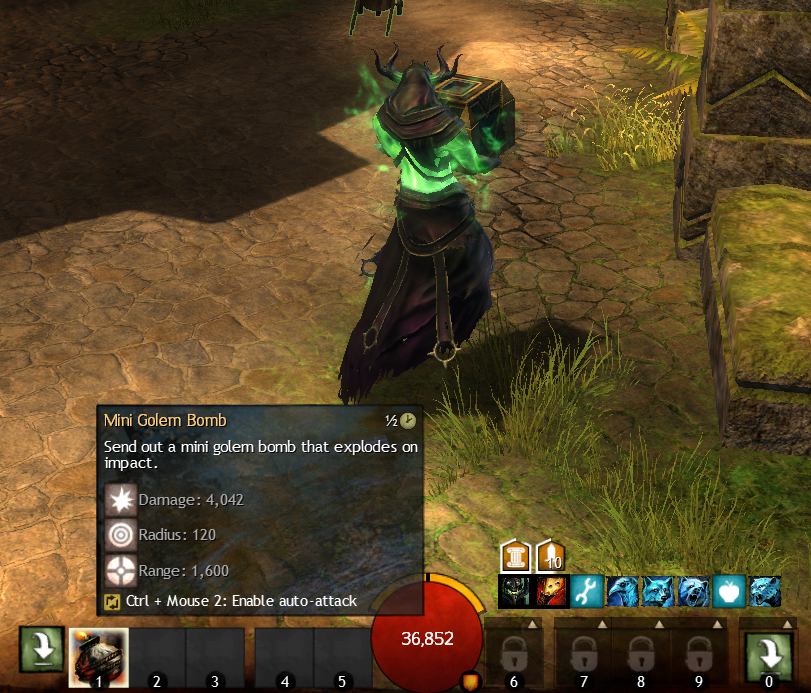Select the bullet buff icon showing 10 stacks
Screen dimensions: 811x693
pos(551,556)
